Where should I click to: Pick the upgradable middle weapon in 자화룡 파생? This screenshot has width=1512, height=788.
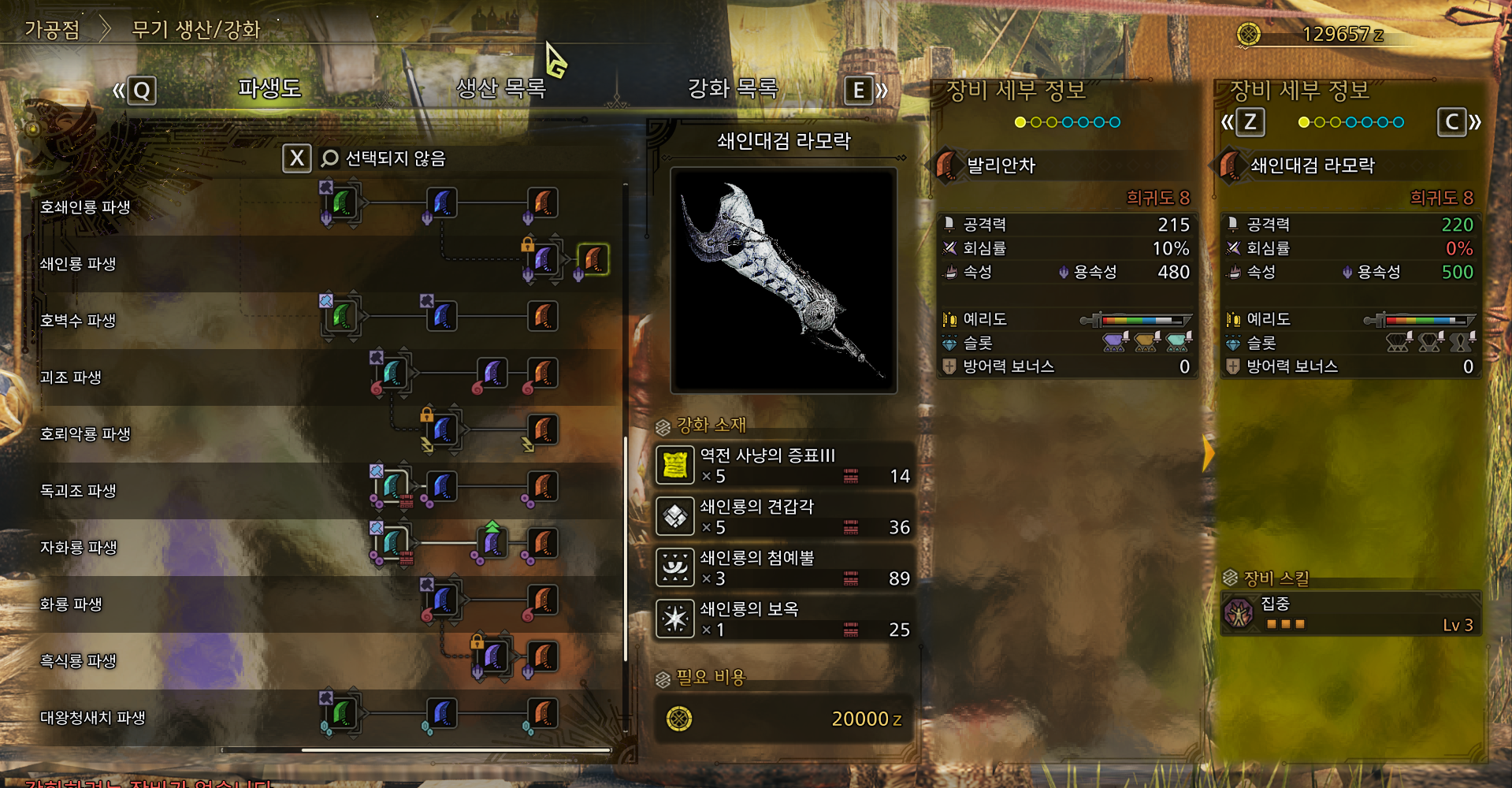click(x=493, y=543)
